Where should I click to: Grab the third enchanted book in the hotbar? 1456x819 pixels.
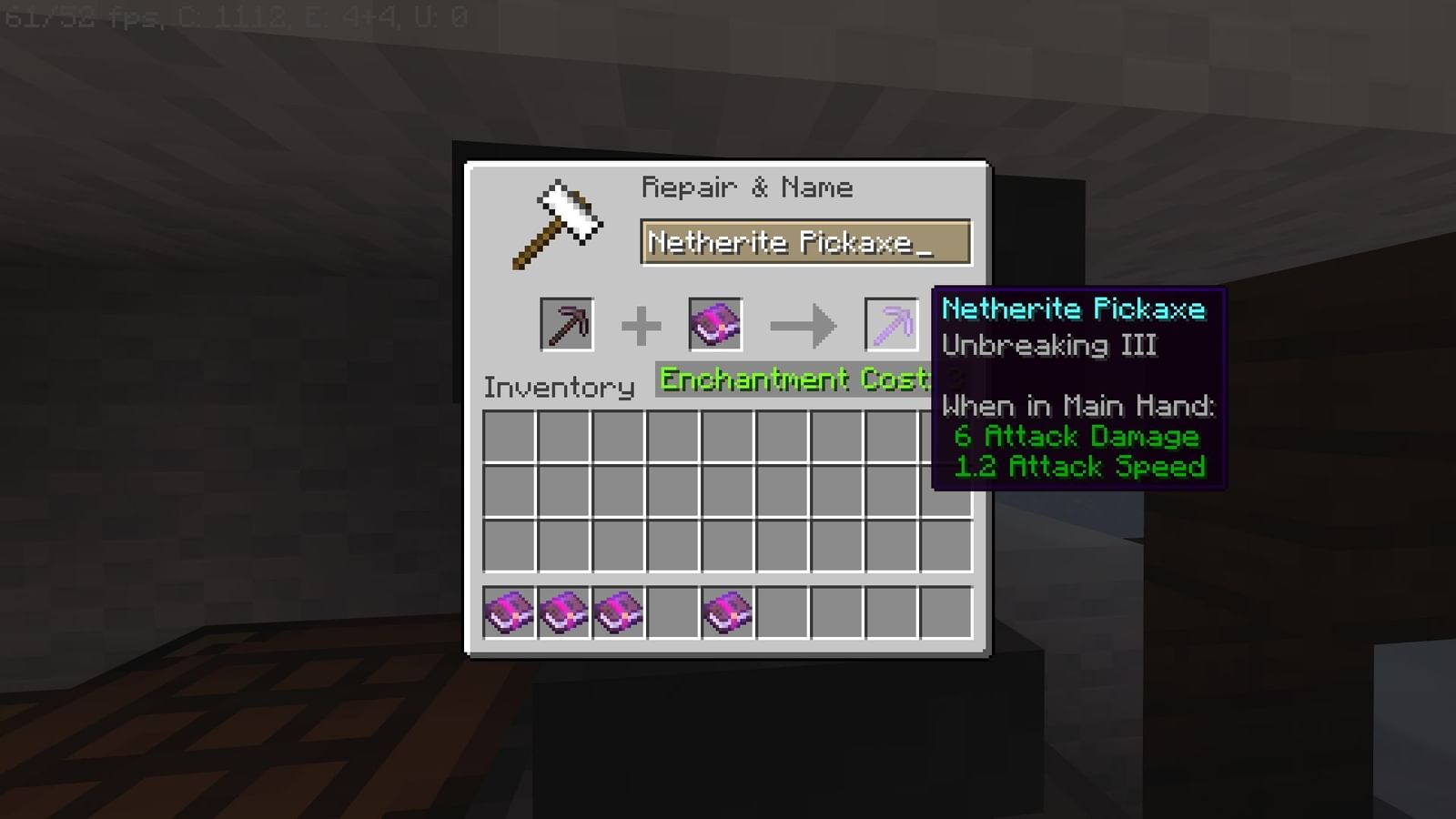click(x=617, y=612)
